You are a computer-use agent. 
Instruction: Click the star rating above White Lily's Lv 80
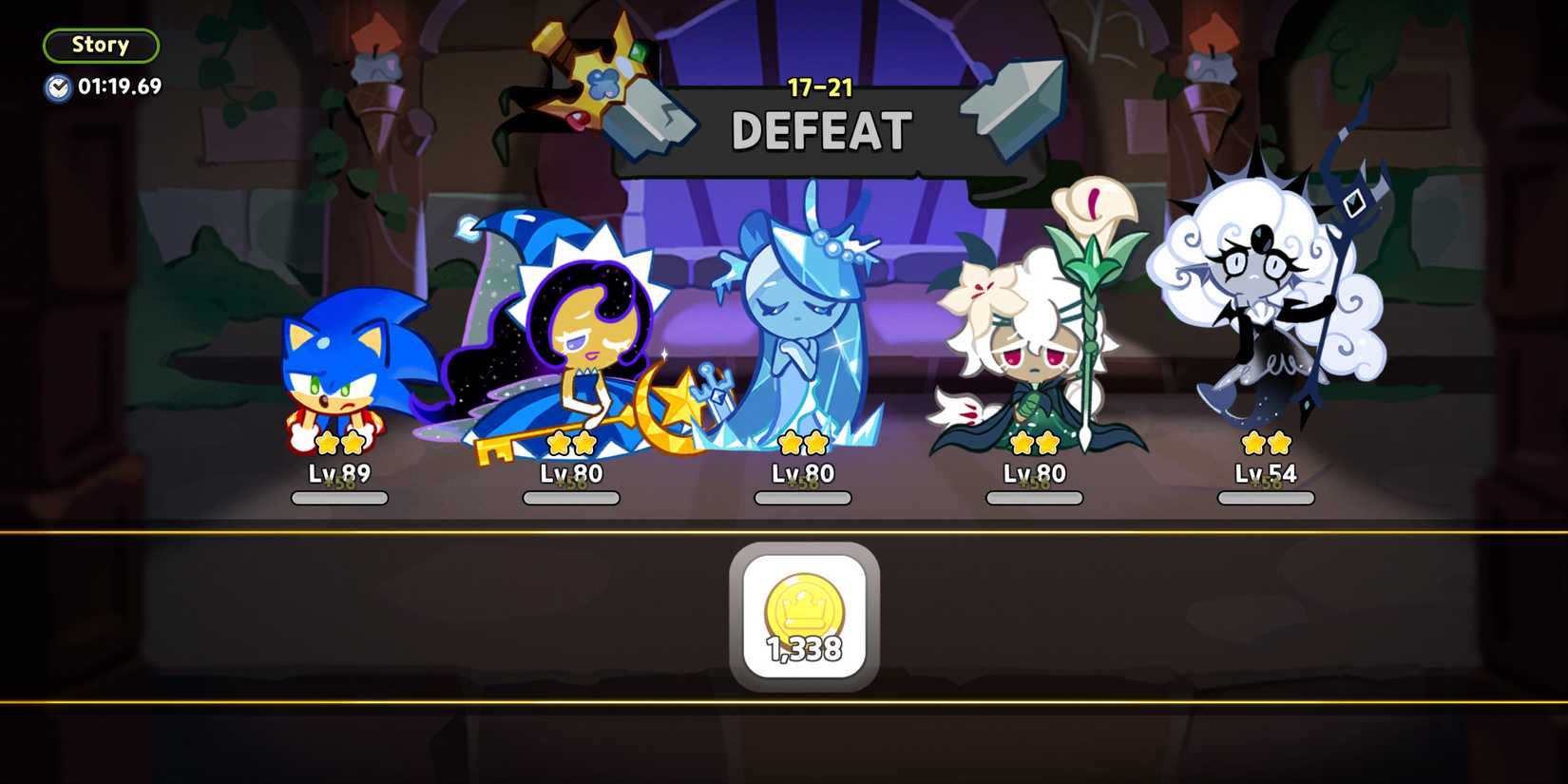click(1033, 443)
